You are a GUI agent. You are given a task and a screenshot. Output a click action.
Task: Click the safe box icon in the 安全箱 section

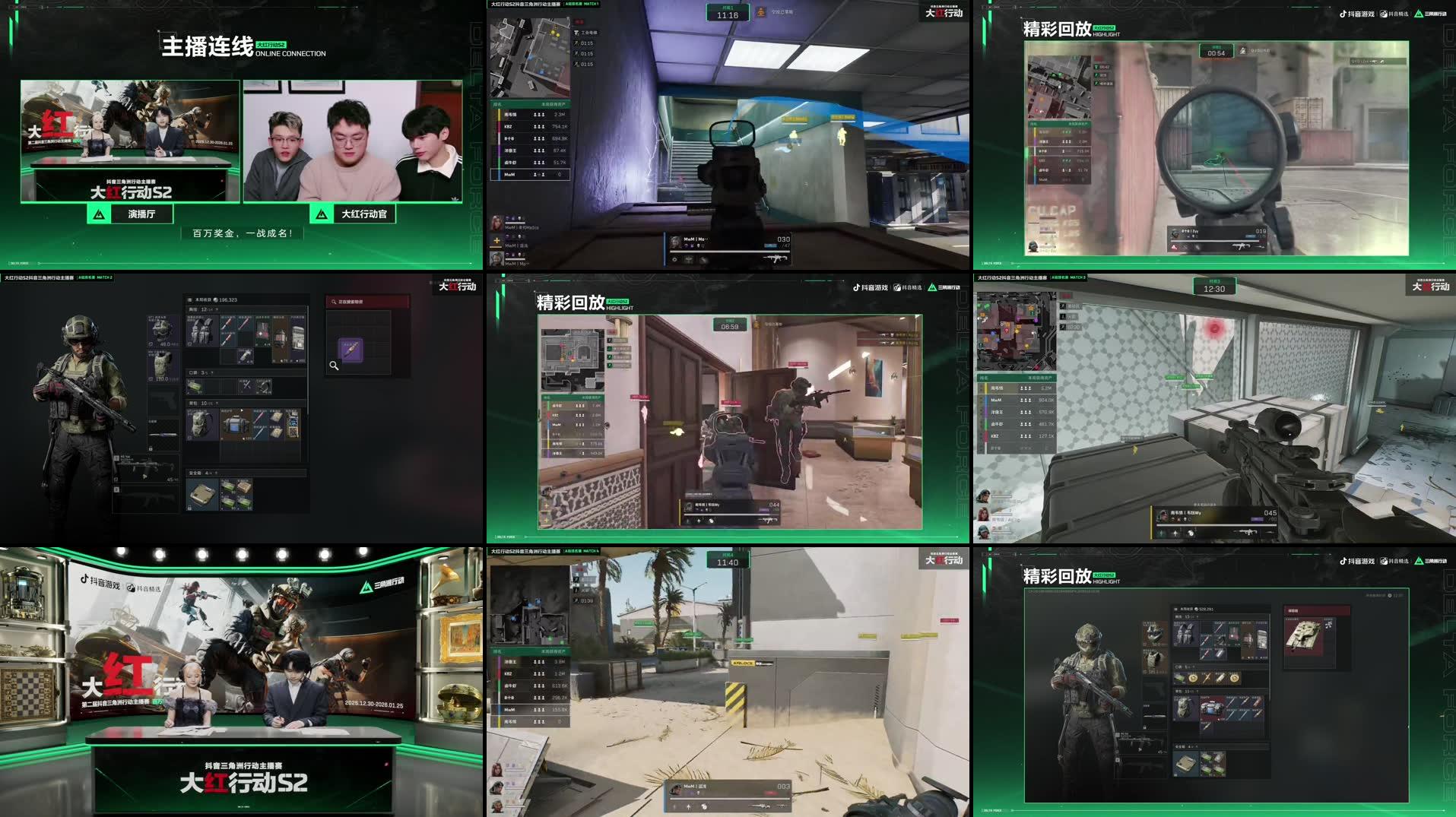click(201, 495)
